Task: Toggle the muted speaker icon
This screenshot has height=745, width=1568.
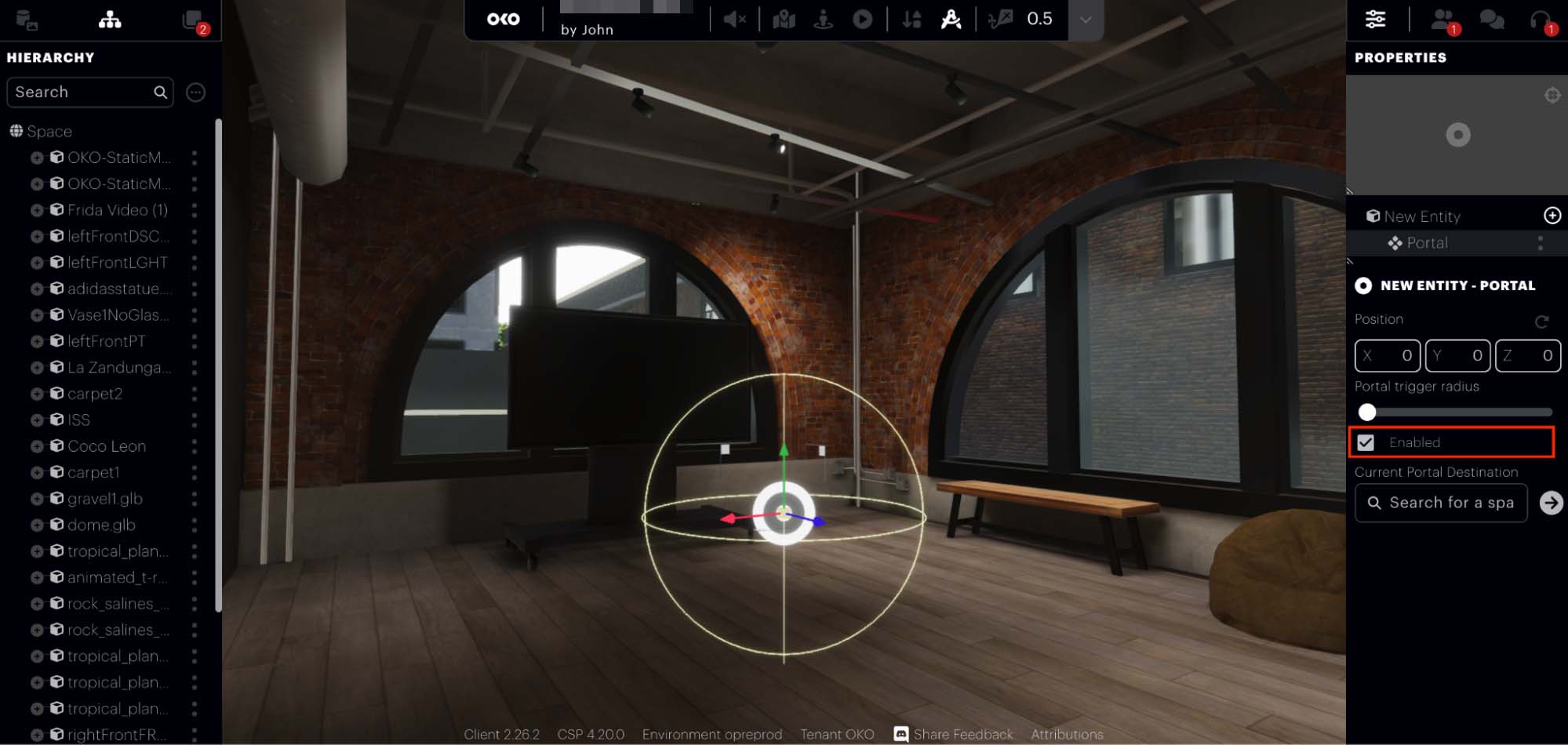Action: 734,20
